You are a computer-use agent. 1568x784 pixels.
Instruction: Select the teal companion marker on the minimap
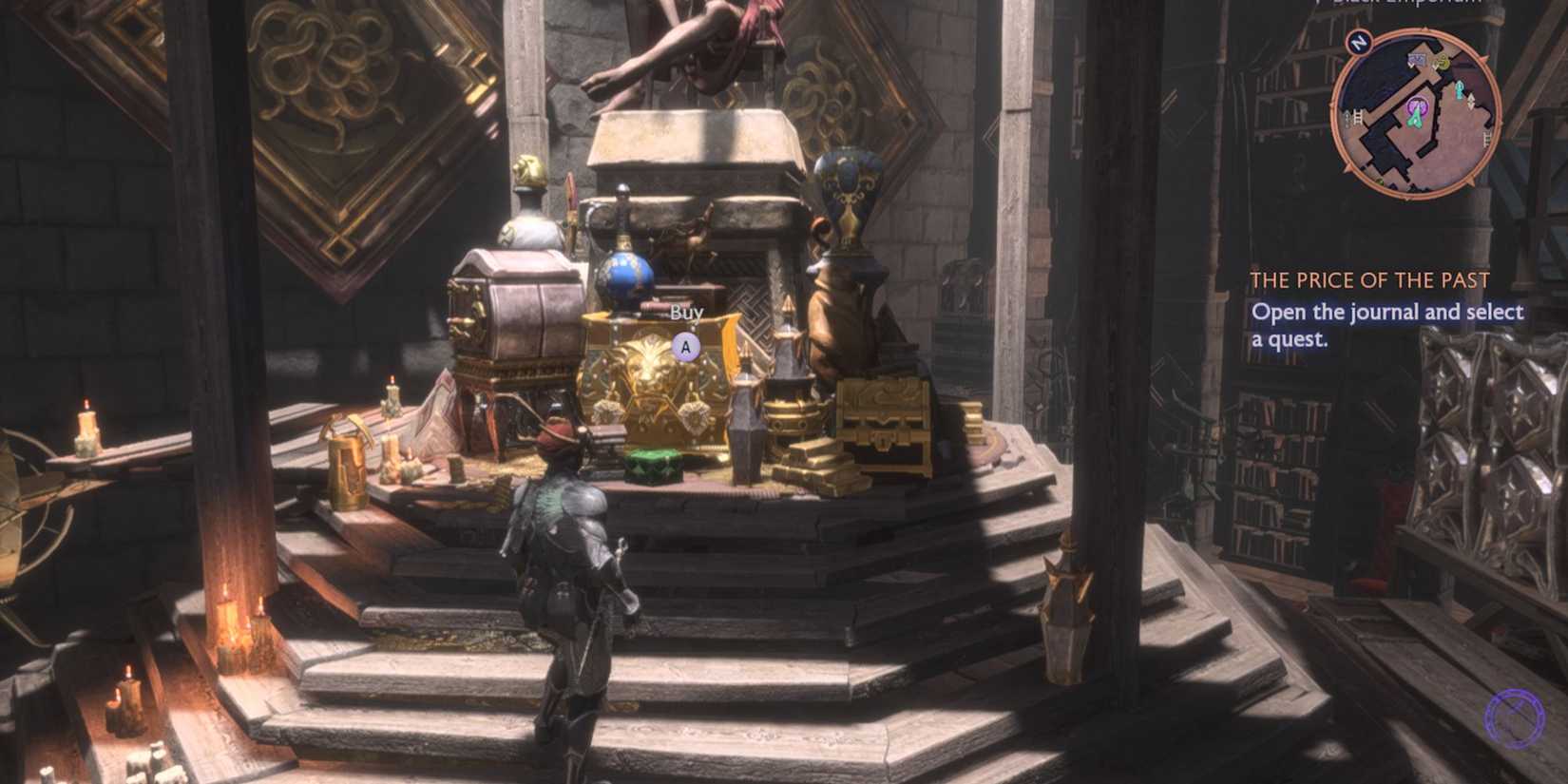pos(1460,90)
